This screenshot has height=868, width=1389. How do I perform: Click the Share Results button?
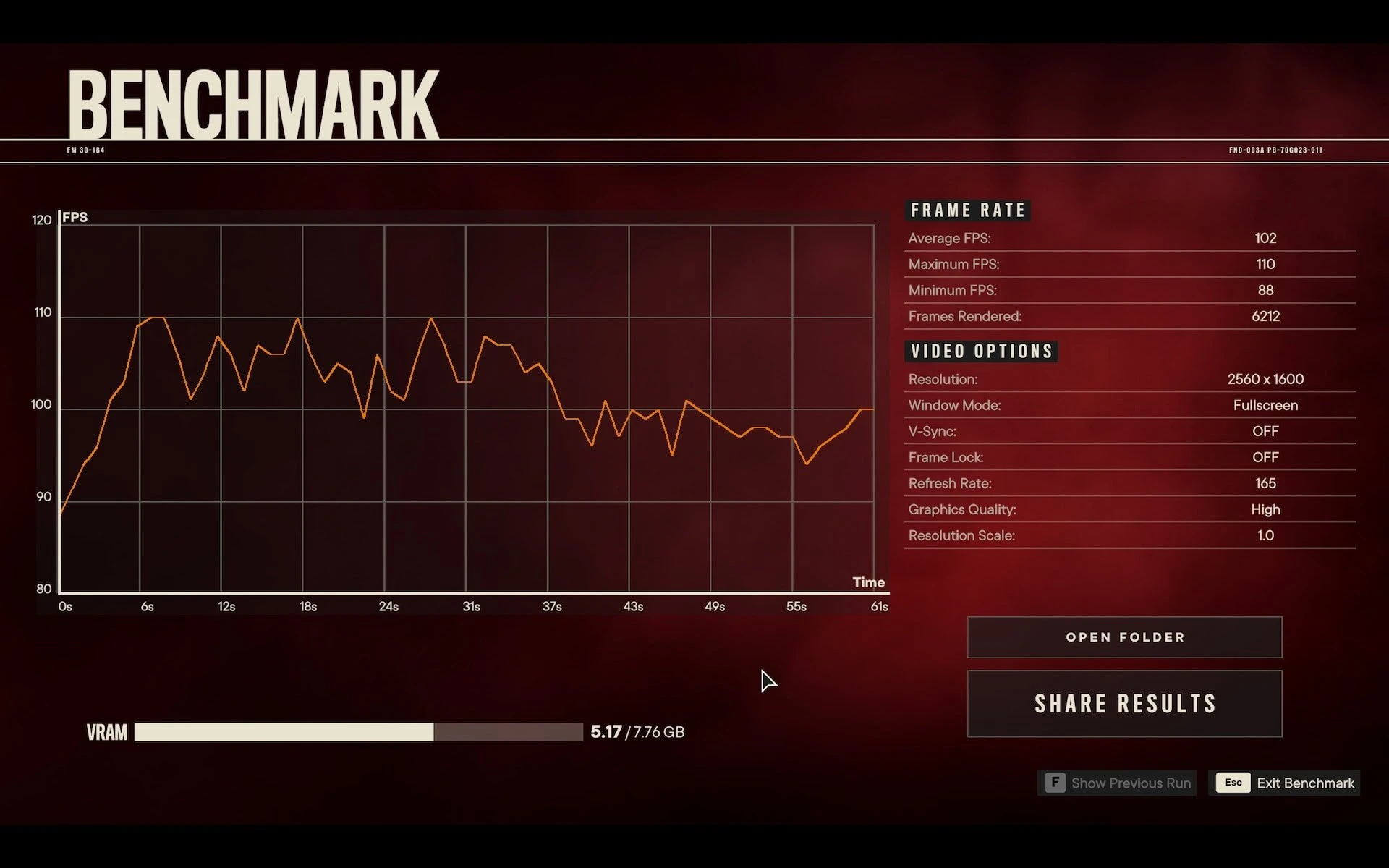pos(1124,704)
